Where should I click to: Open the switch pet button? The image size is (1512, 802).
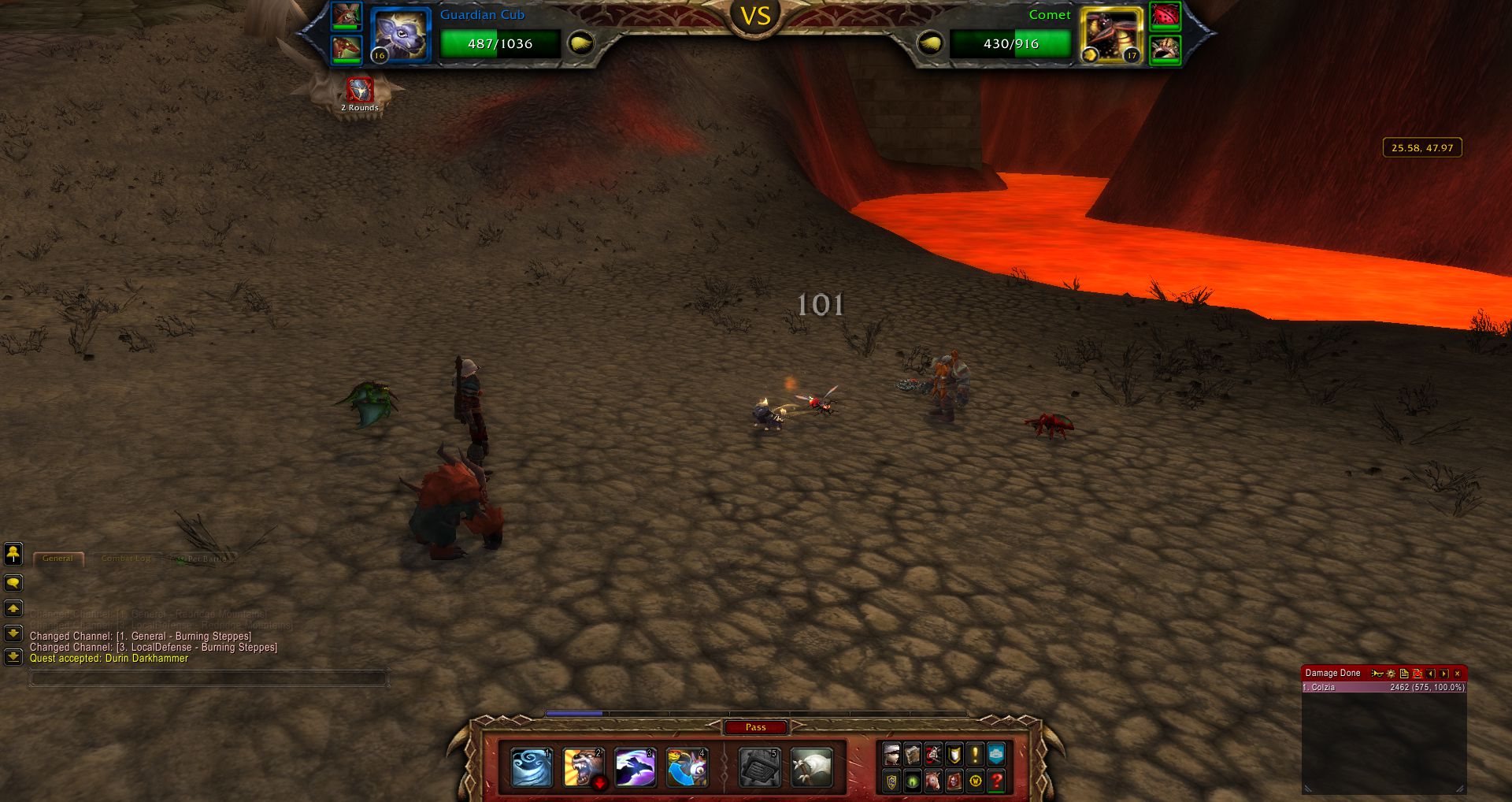pos(687,768)
